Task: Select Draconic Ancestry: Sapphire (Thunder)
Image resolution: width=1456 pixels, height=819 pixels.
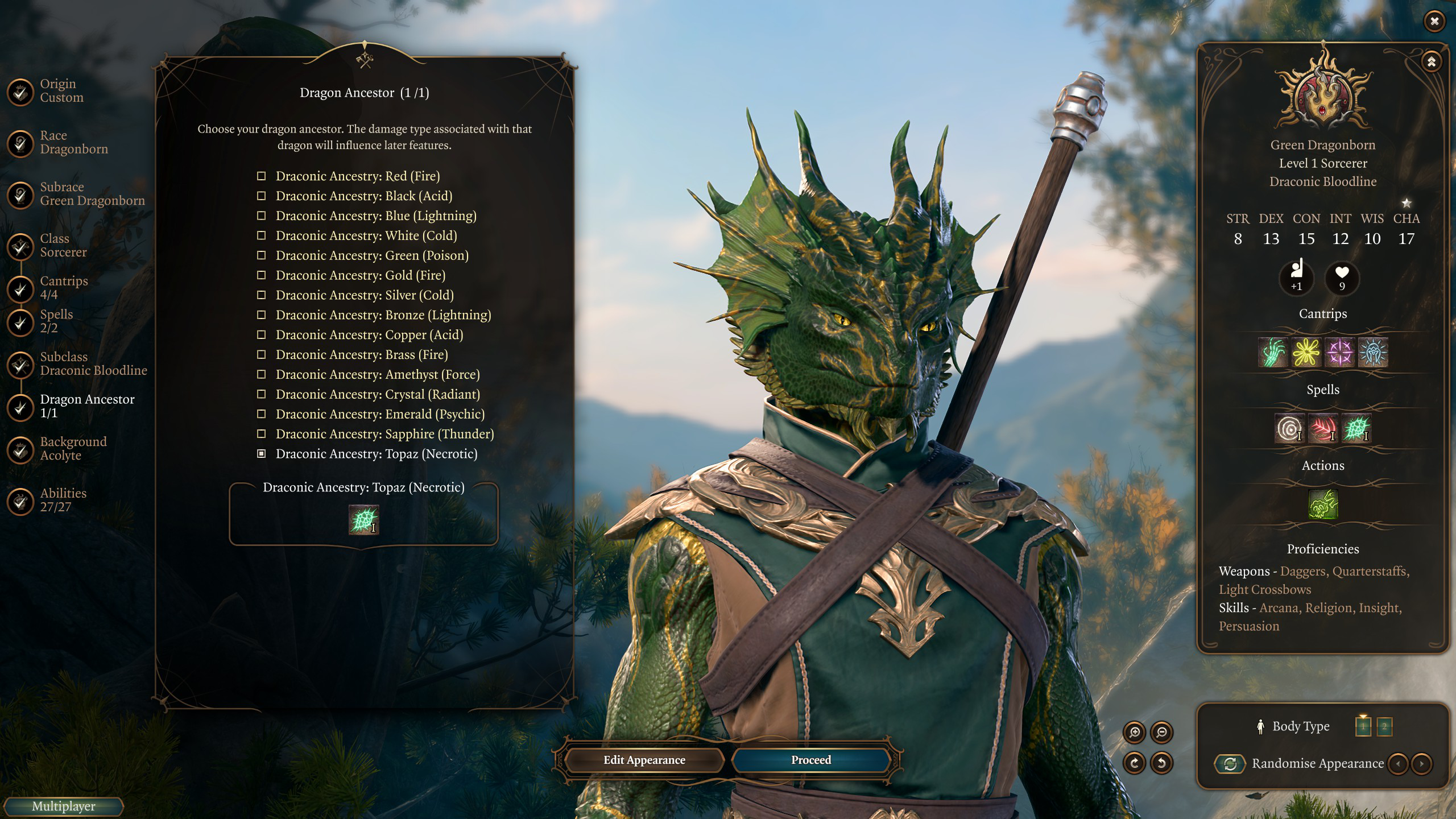Action: coord(384,434)
